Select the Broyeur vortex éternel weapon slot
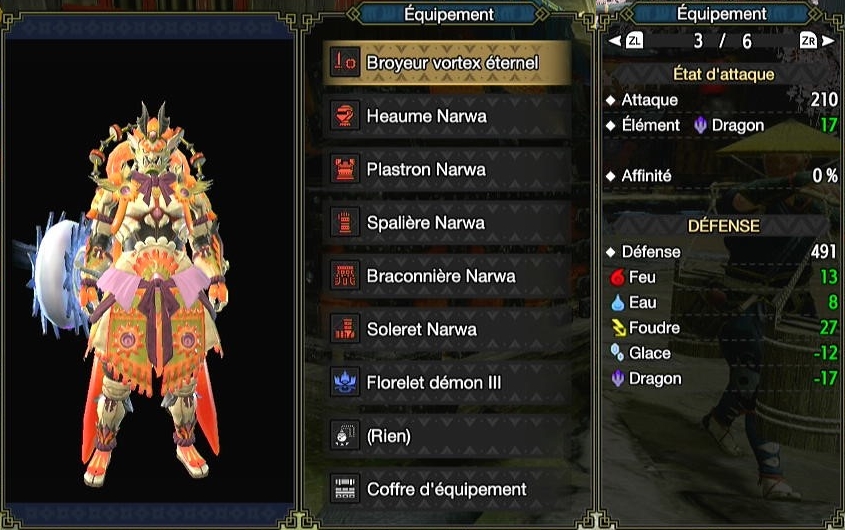 click(449, 62)
